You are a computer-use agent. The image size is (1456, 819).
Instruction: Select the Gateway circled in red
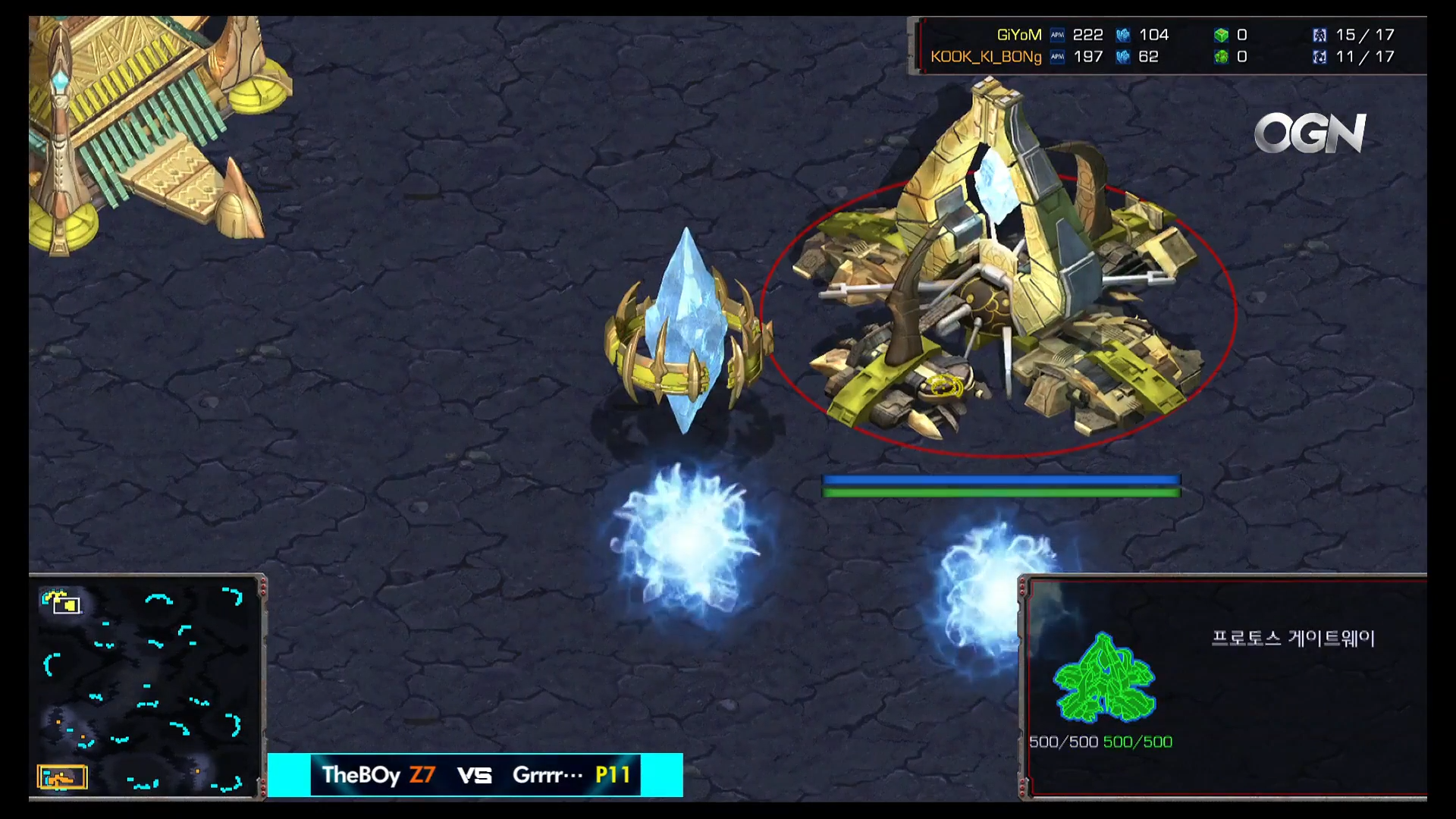point(998,303)
